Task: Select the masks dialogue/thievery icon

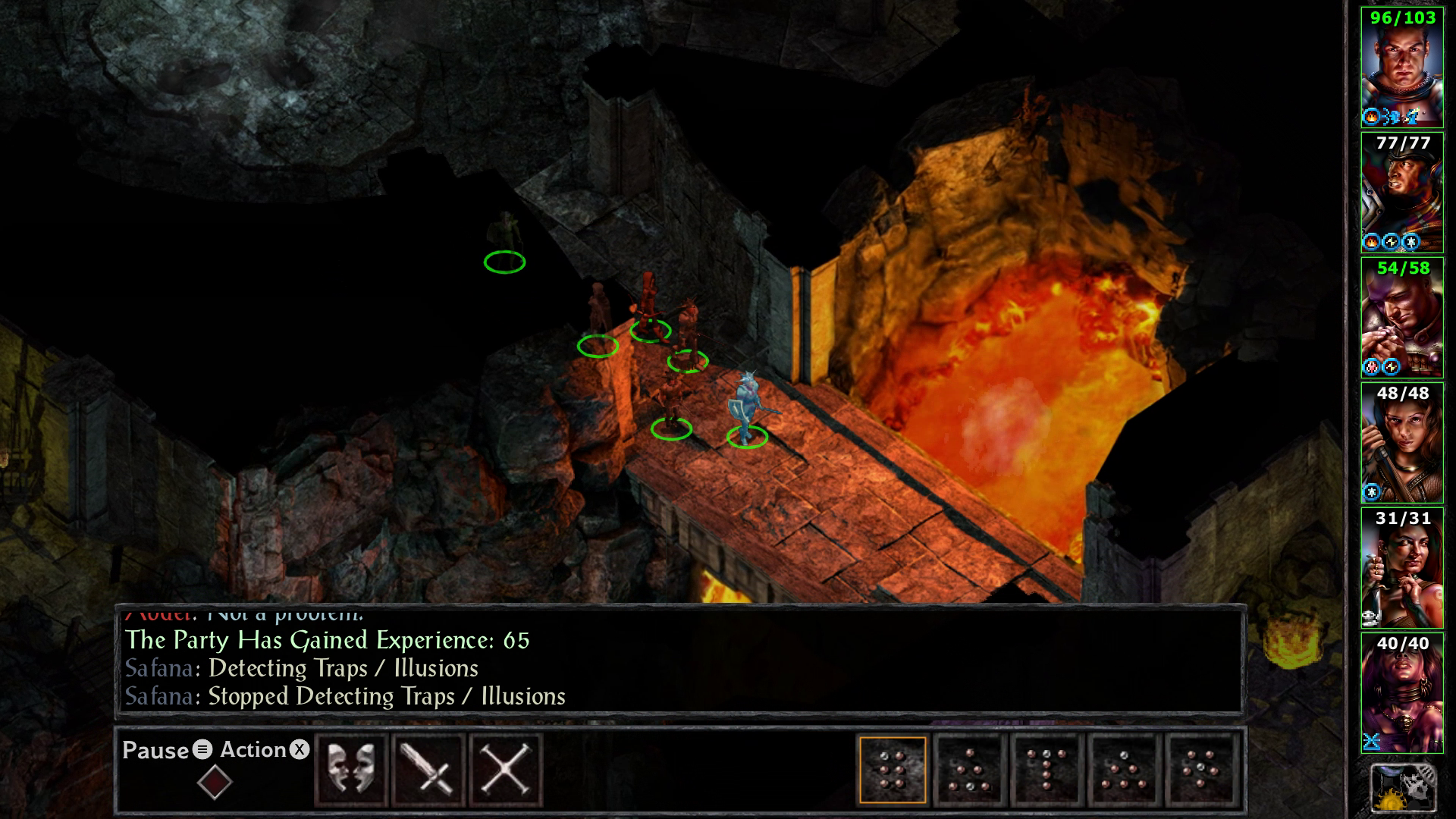Action: pyautogui.click(x=353, y=768)
